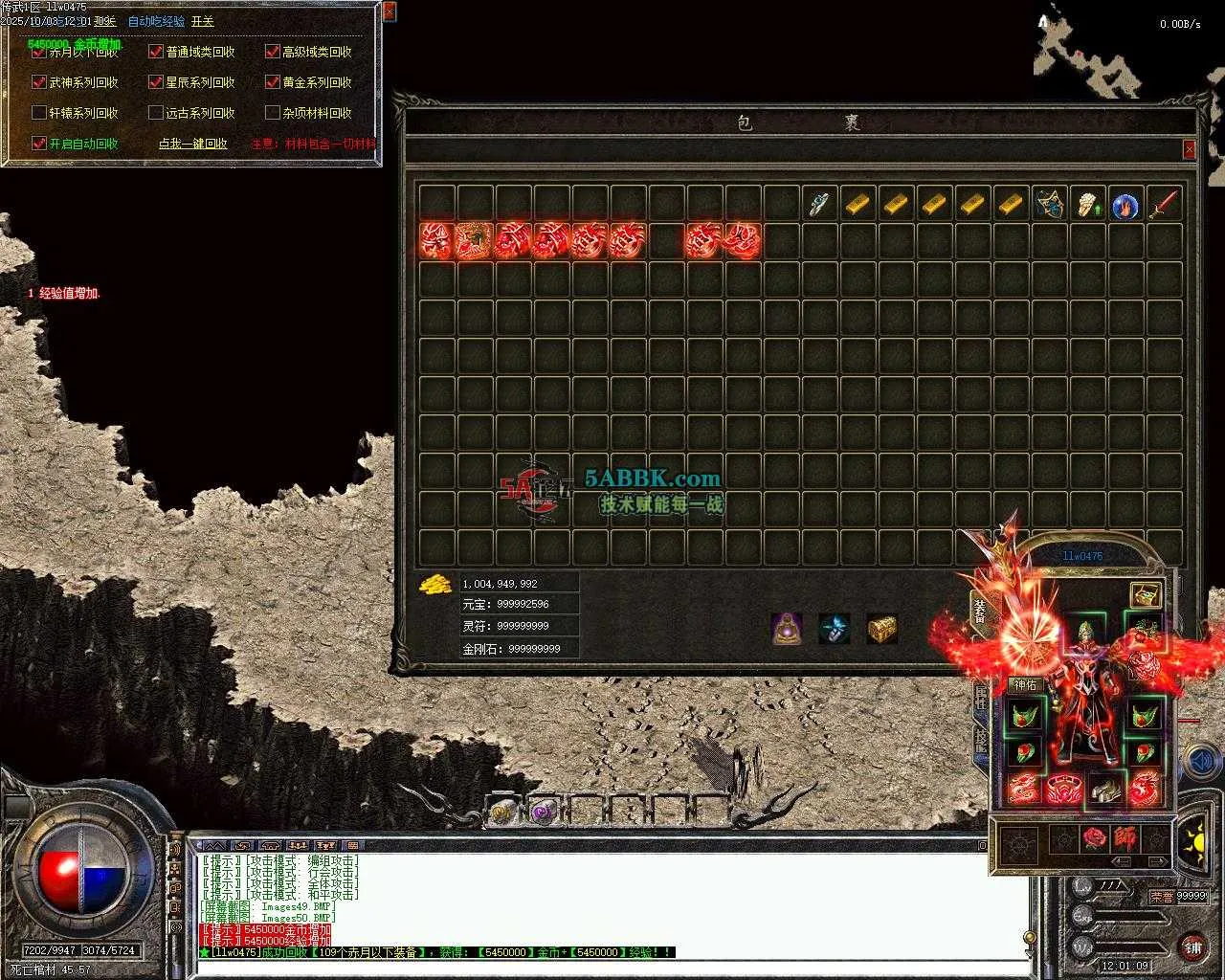Image resolution: width=1225 pixels, height=980 pixels.
Task: Select the red sword in the bag
Action: (x=1164, y=203)
